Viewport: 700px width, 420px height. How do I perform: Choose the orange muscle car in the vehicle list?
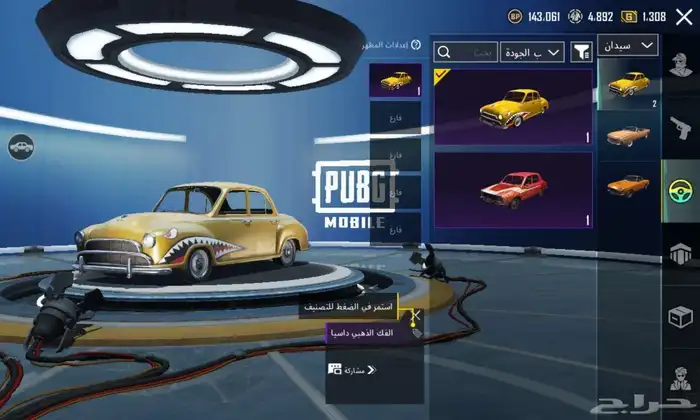coord(629,186)
